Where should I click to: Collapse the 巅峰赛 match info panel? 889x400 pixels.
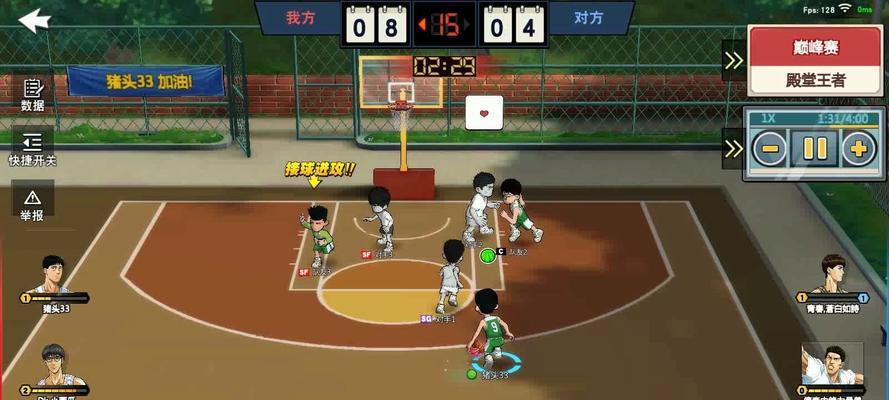pyautogui.click(x=733, y=60)
